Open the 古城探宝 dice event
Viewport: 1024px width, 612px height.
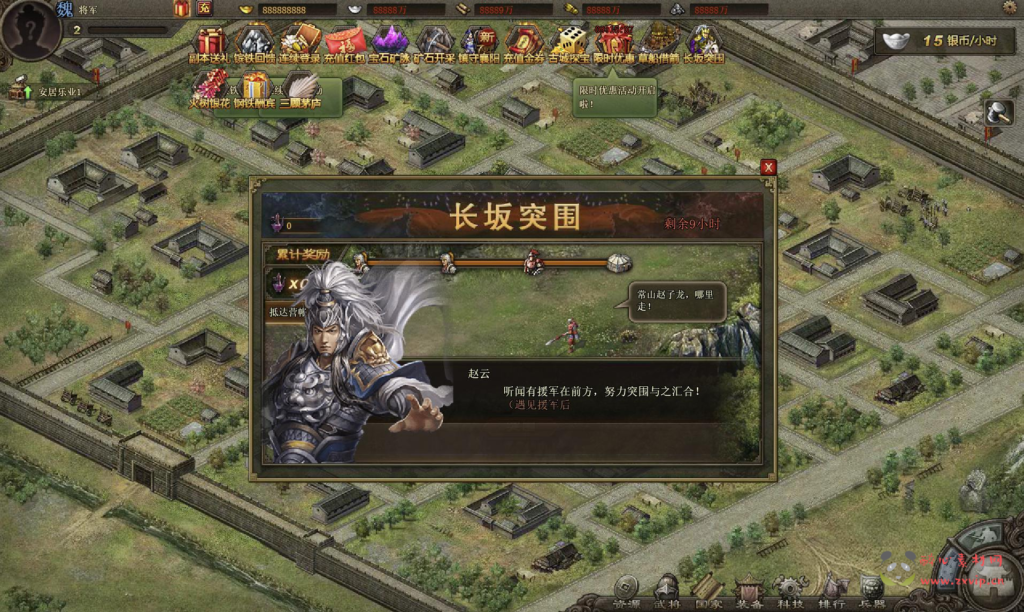click(x=570, y=42)
